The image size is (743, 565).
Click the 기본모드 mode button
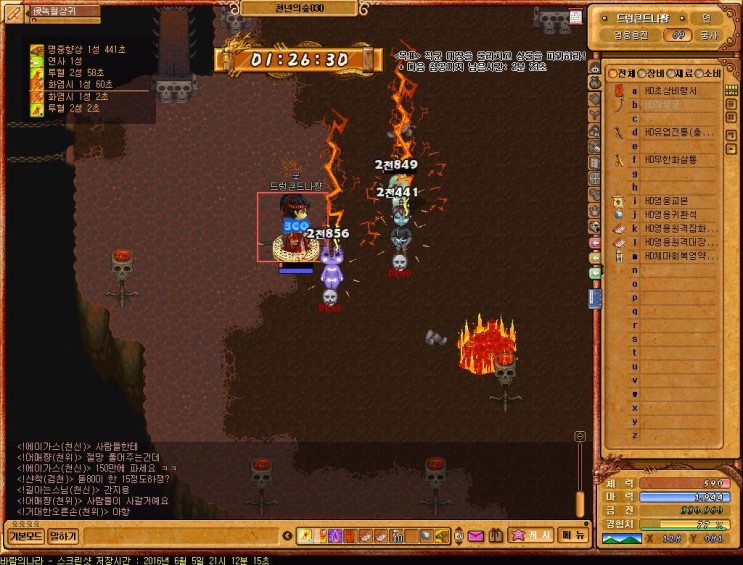(25, 536)
